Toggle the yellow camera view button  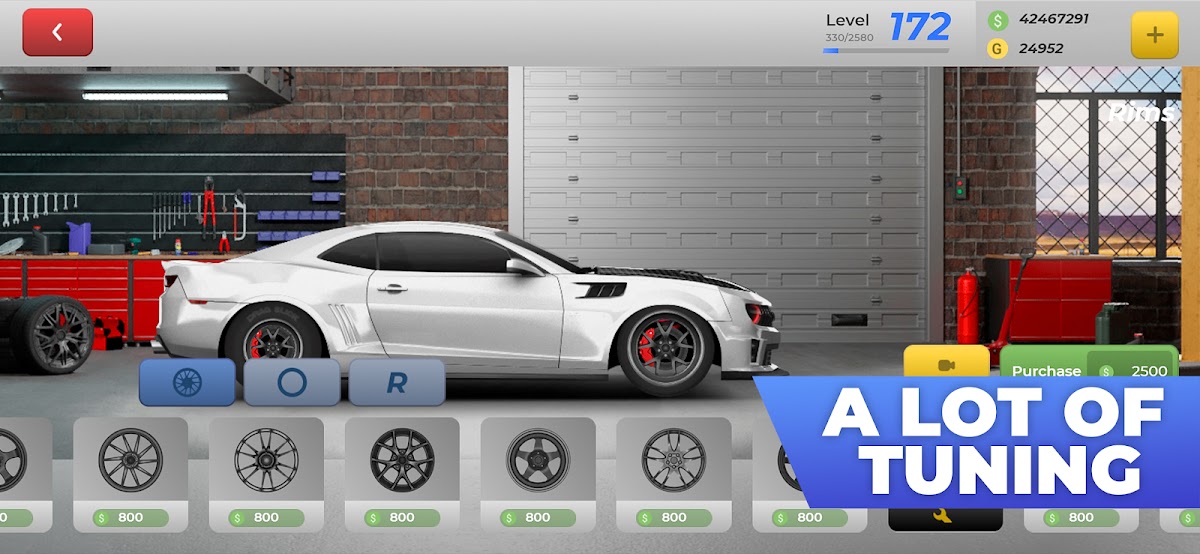946,363
